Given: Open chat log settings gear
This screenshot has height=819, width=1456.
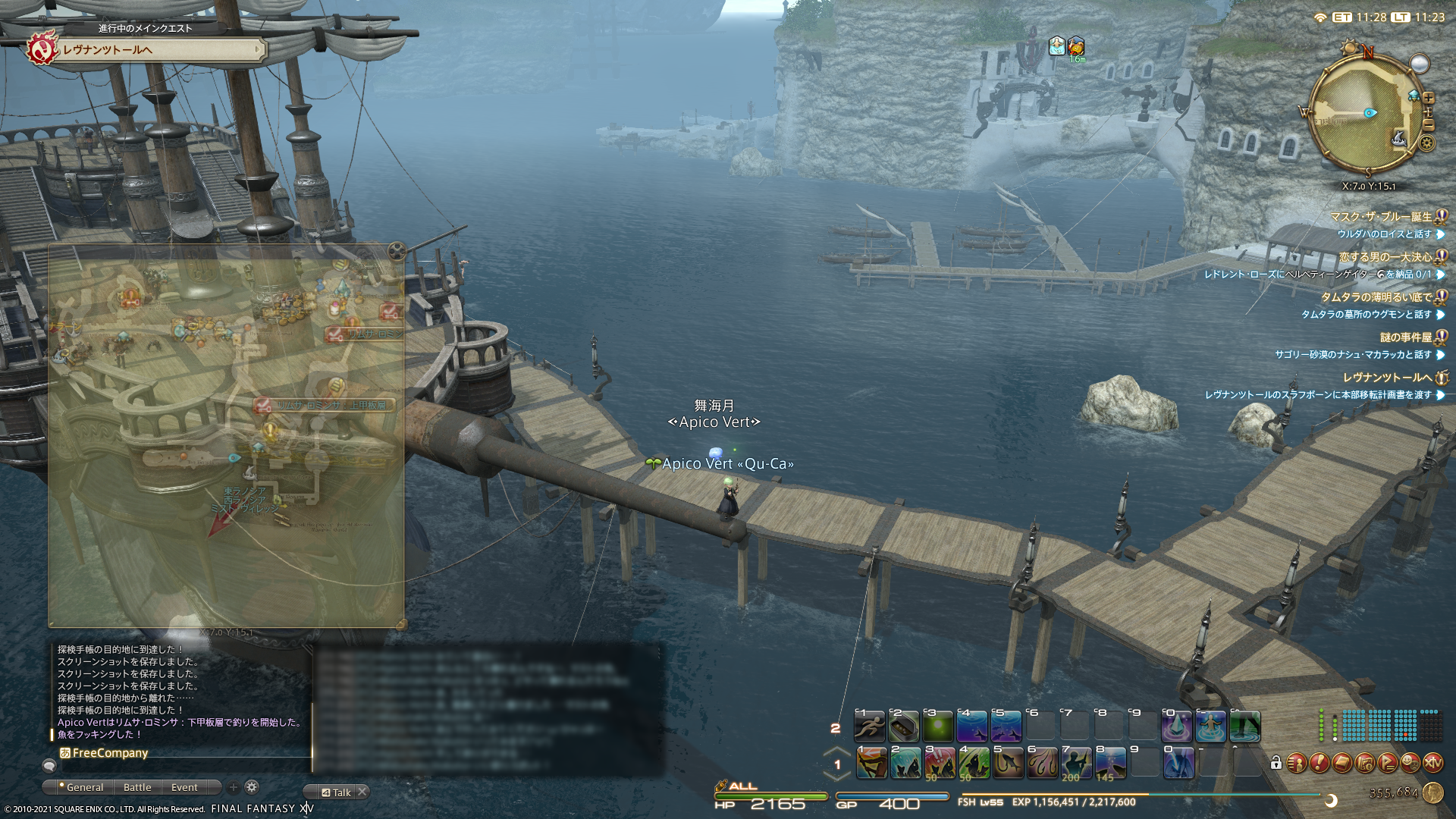Looking at the screenshot, I should (x=252, y=787).
